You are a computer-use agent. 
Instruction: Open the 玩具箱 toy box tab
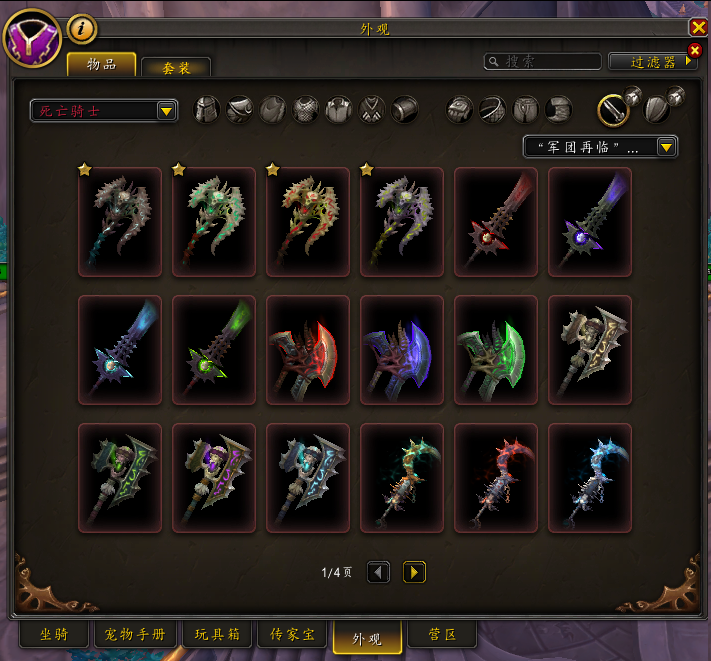pos(217,634)
